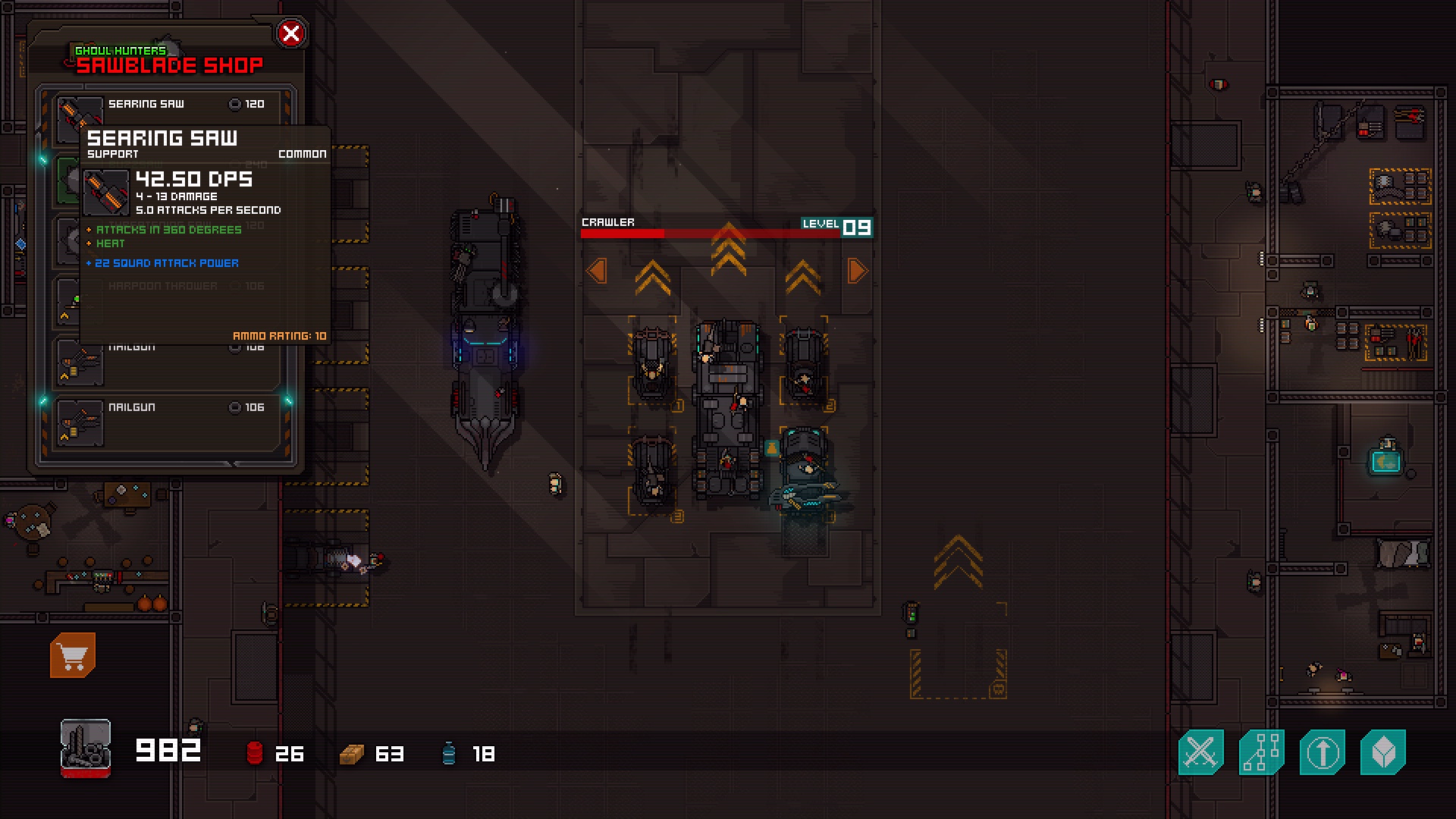Close the Sawblade Shop window
1456x819 pixels.
(x=290, y=33)
